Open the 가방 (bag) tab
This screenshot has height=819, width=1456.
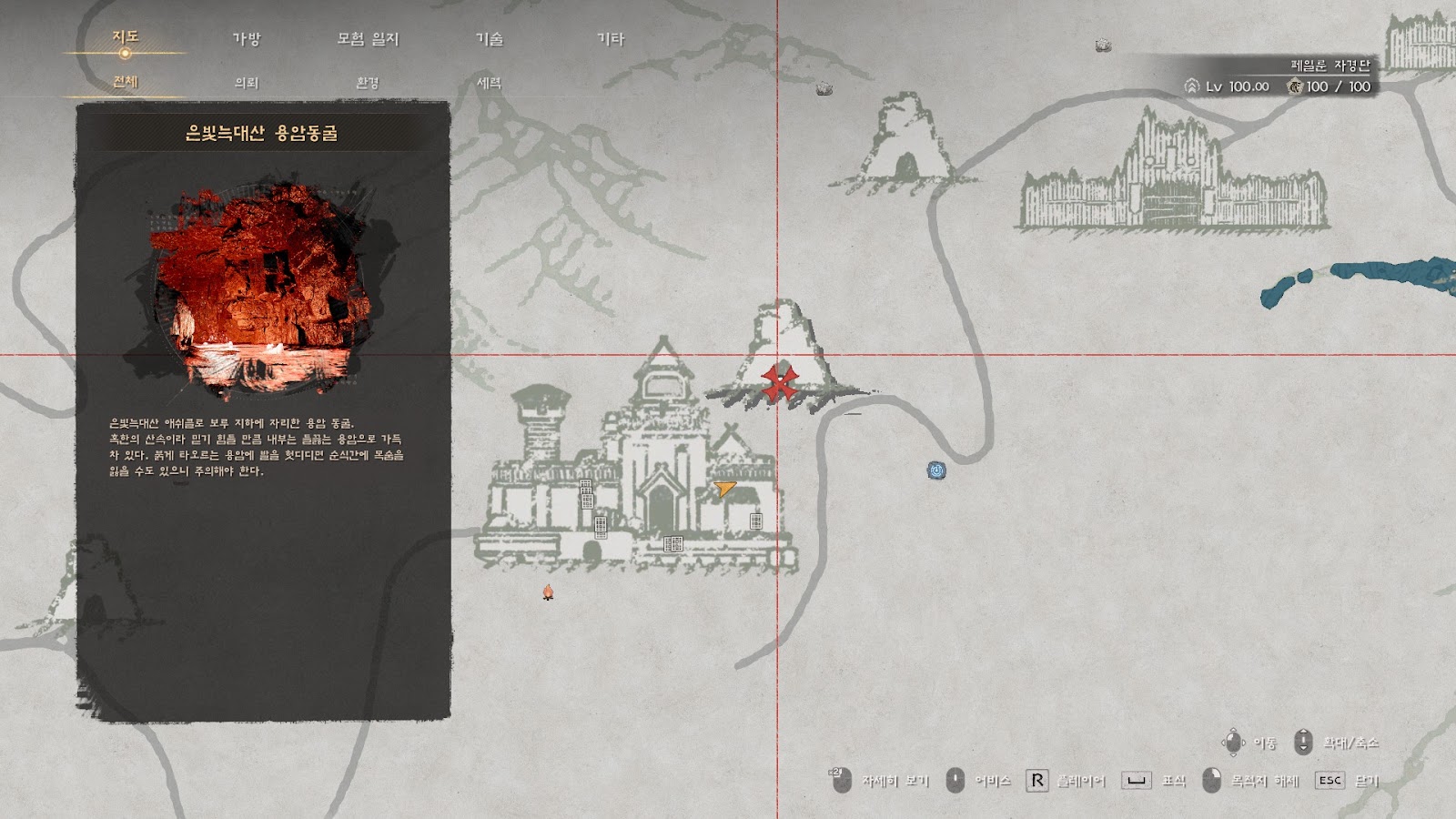(247, 39)
